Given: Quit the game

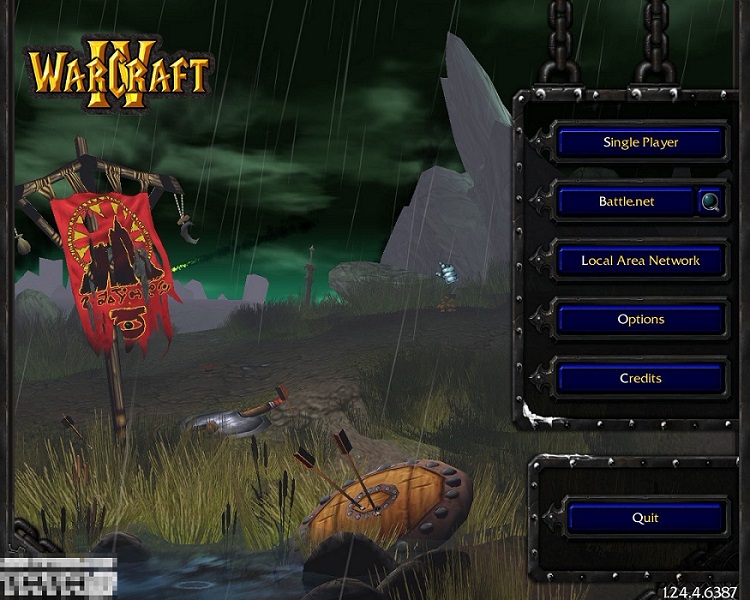Looking at the screenshot, I should point(645,518).
